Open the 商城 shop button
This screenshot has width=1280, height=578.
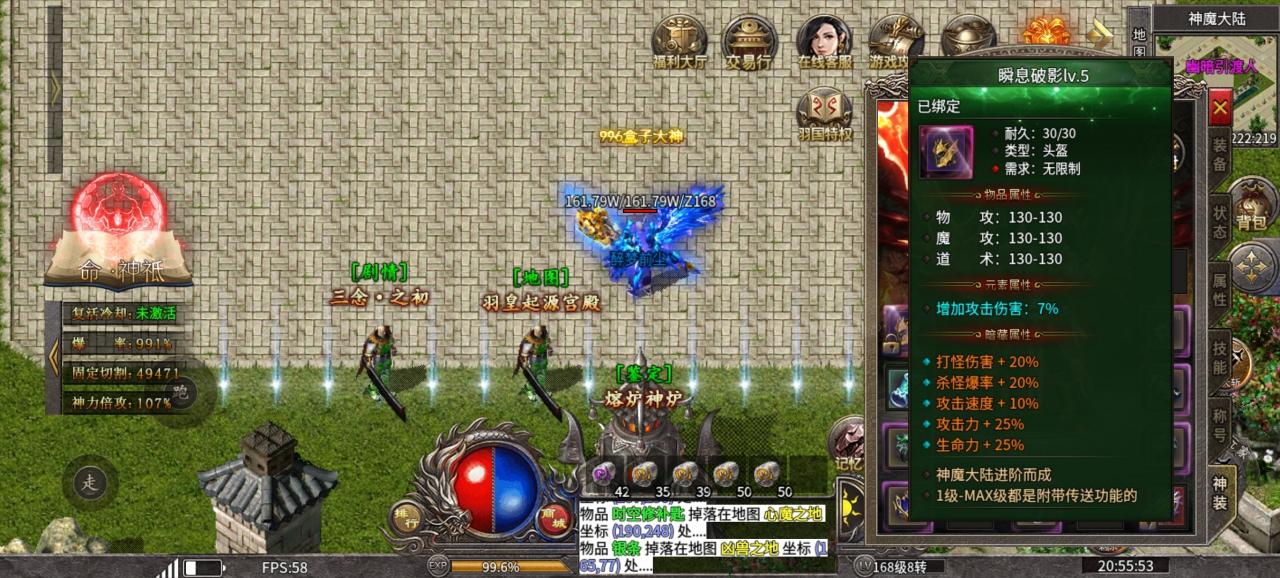549,517
